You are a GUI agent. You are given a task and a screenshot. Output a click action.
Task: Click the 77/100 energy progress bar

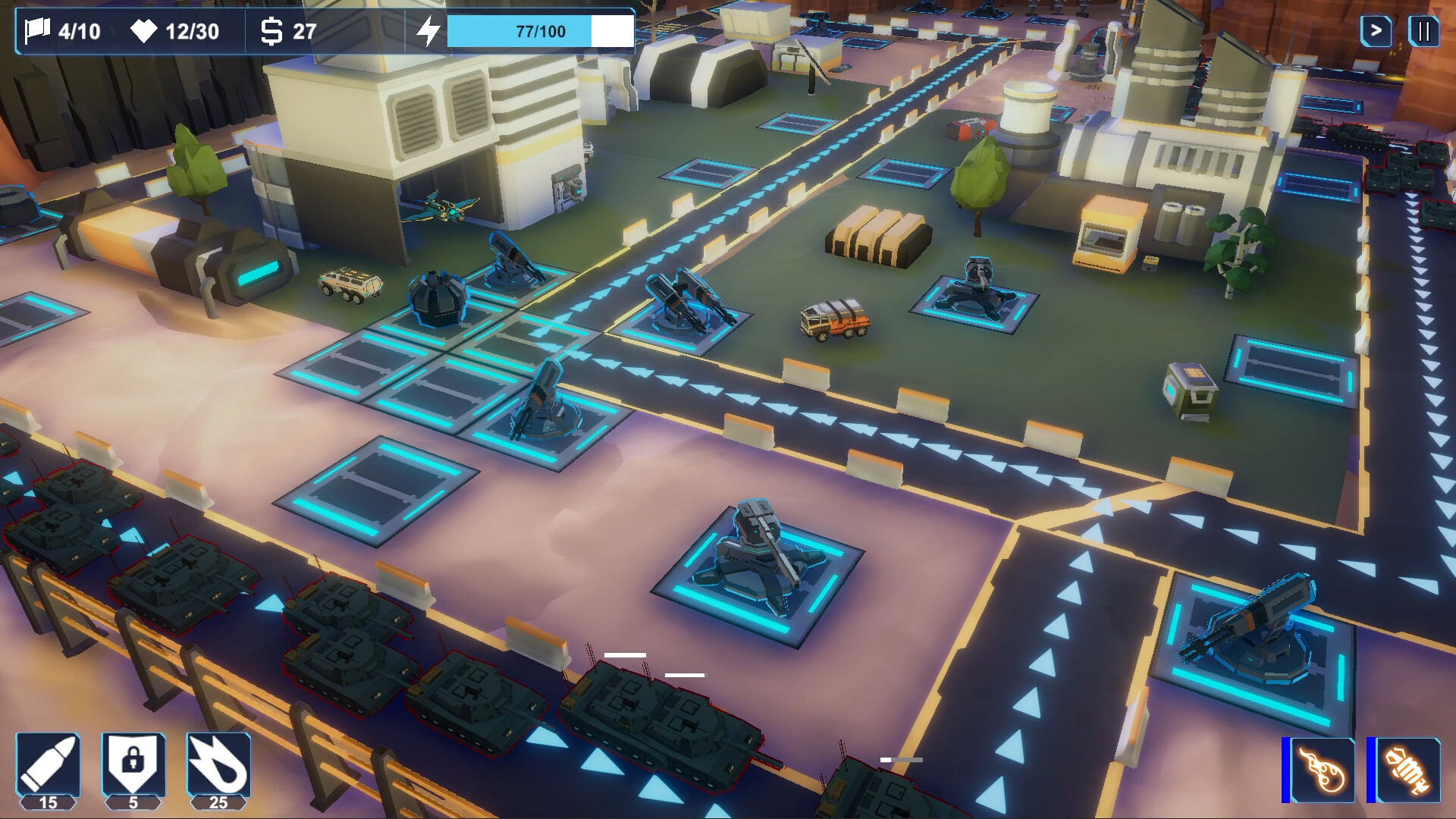point(538,32)
